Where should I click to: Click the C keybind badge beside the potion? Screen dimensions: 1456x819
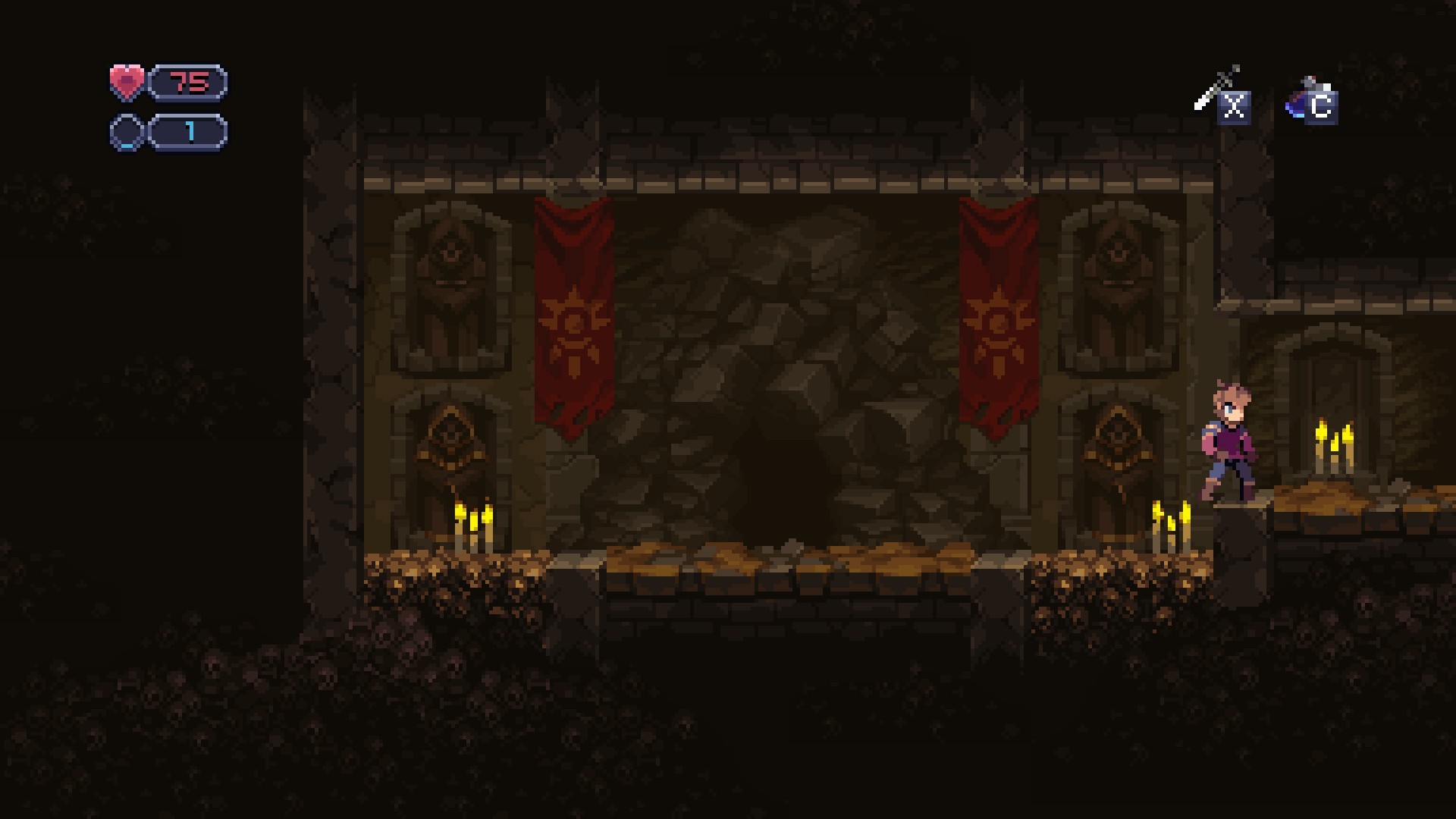point(1319,107)
